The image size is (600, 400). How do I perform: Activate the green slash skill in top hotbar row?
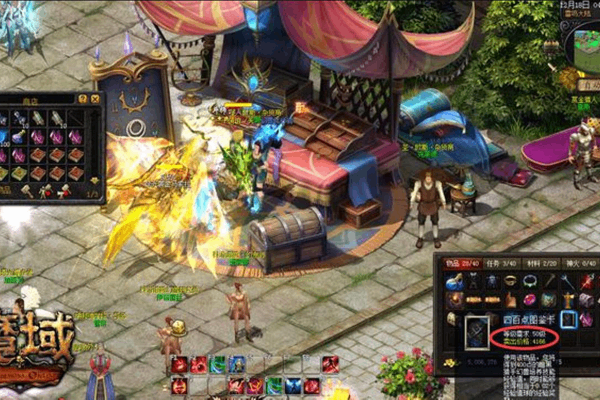coord(218,364)
